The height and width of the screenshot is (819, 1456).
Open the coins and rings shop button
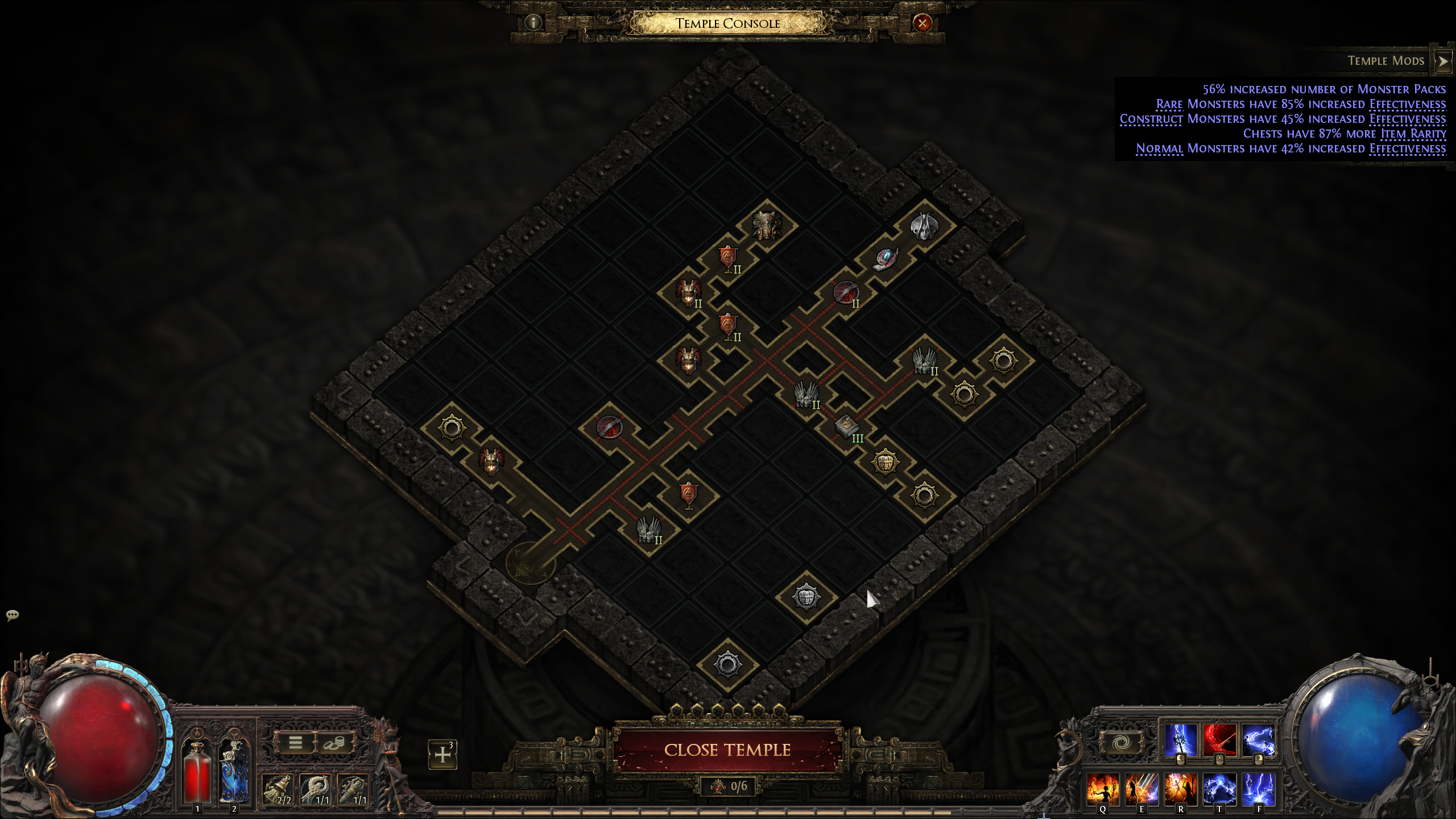point(334,742)
